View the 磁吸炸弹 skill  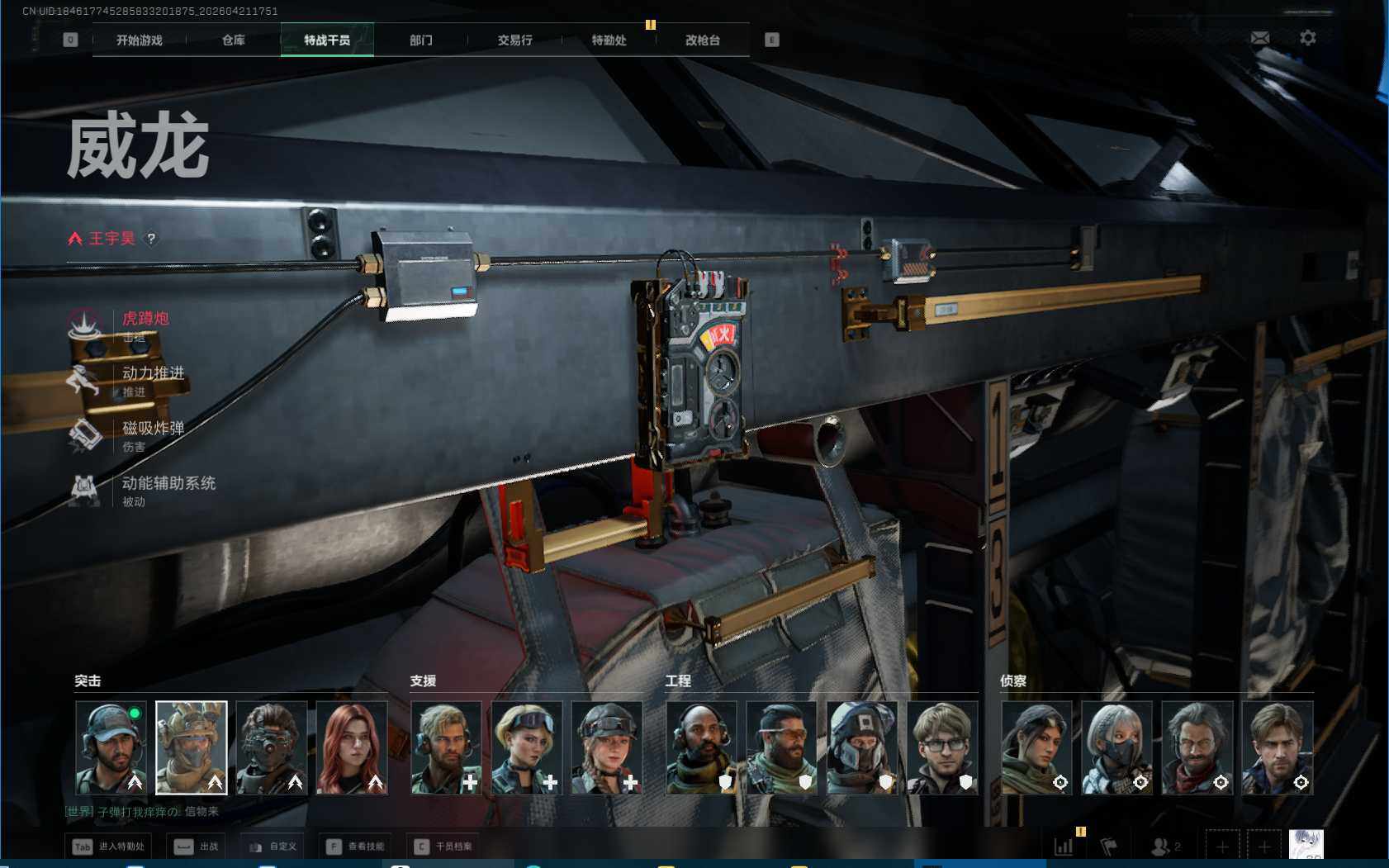click(x=152, y=429)
